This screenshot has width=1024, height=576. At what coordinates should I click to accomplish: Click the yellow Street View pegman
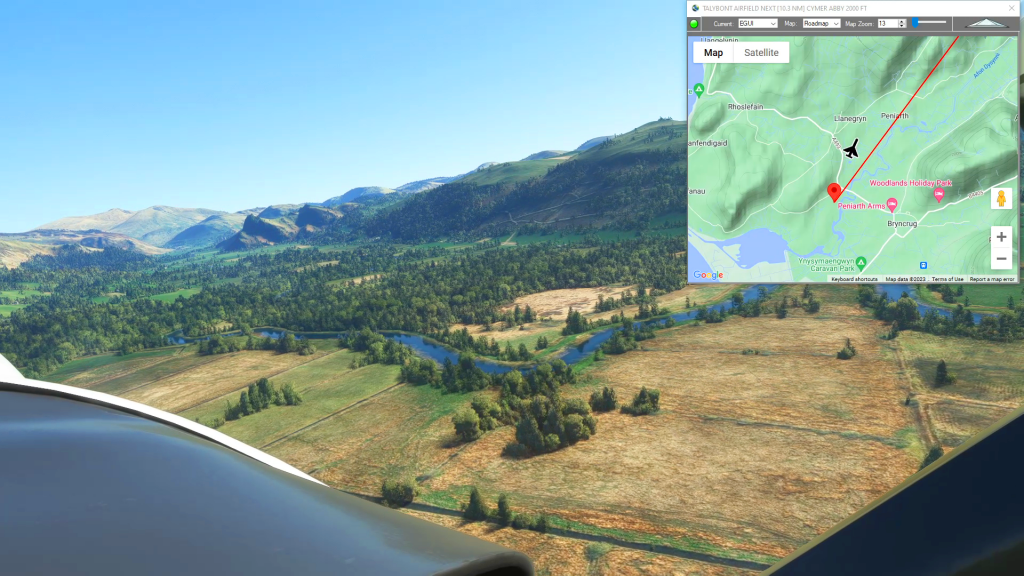coord(1001,198)
